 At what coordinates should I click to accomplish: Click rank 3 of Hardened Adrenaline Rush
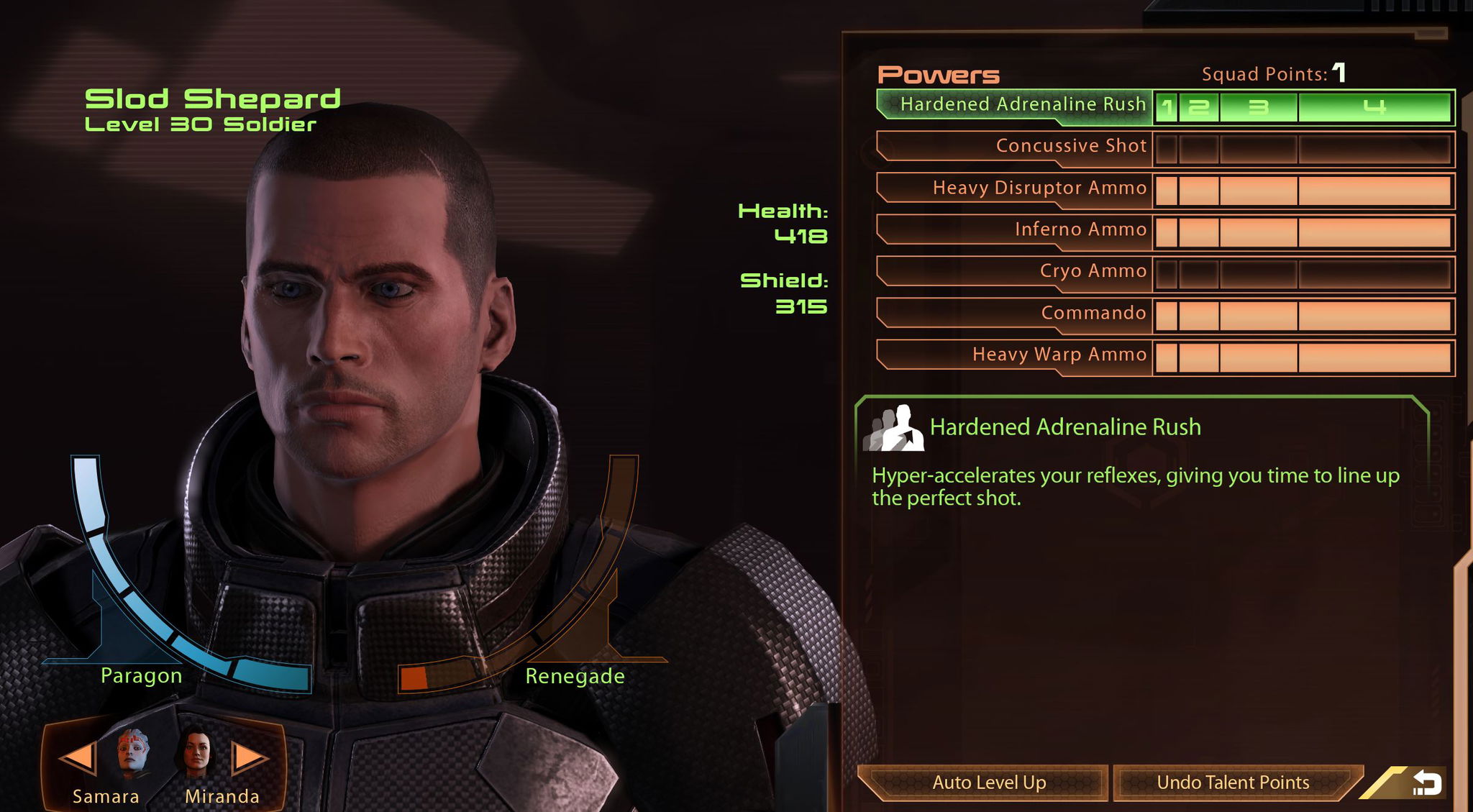pos(1258,108)
